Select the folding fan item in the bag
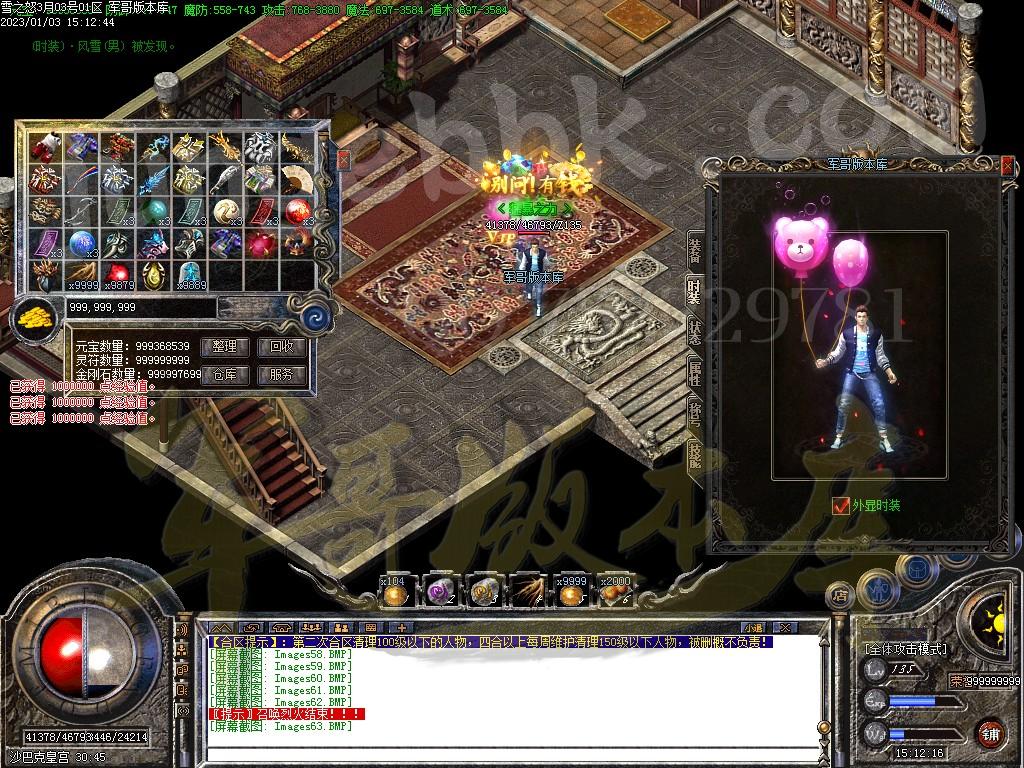1024x768 pixels. [296, 180]
